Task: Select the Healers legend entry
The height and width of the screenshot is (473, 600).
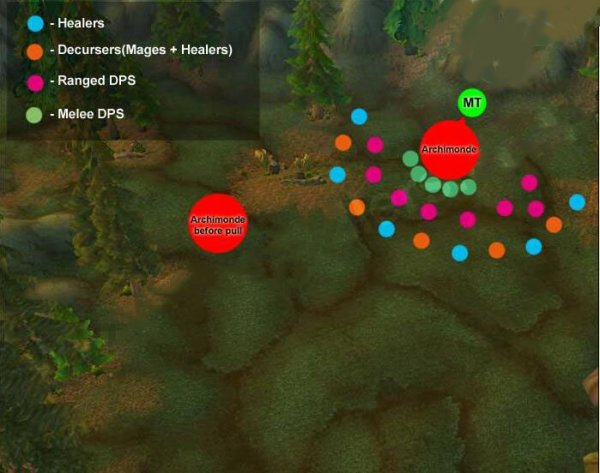Action: [70, 22]
